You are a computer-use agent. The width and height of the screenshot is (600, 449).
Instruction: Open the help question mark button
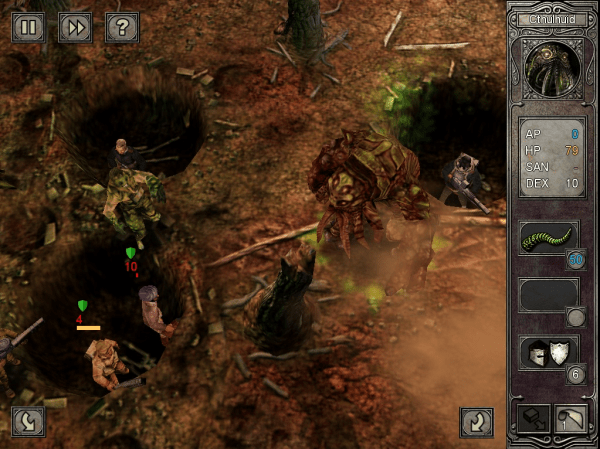coord(121,27)
